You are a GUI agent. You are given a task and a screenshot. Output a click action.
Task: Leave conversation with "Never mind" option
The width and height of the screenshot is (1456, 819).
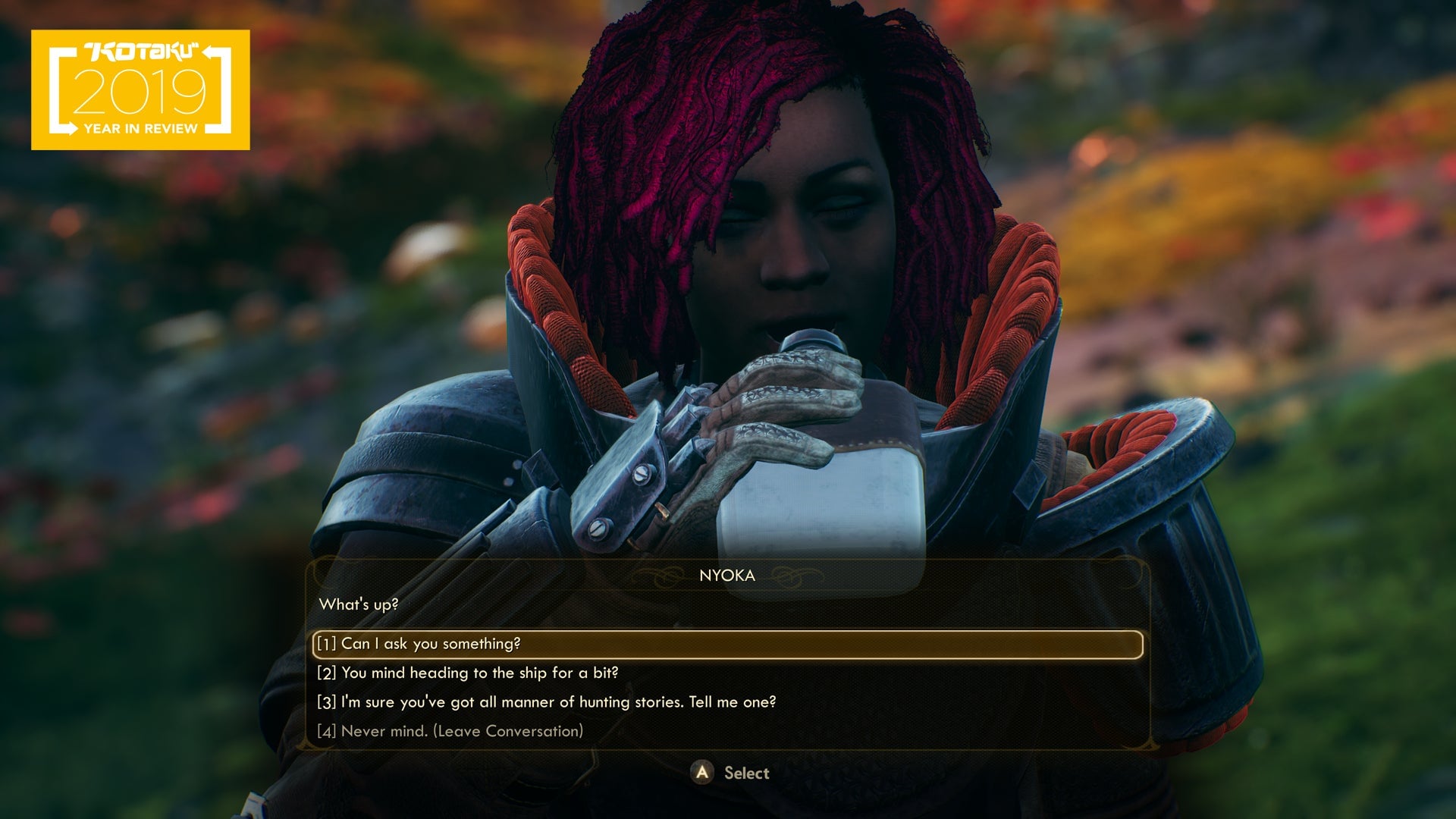(450, 731)
